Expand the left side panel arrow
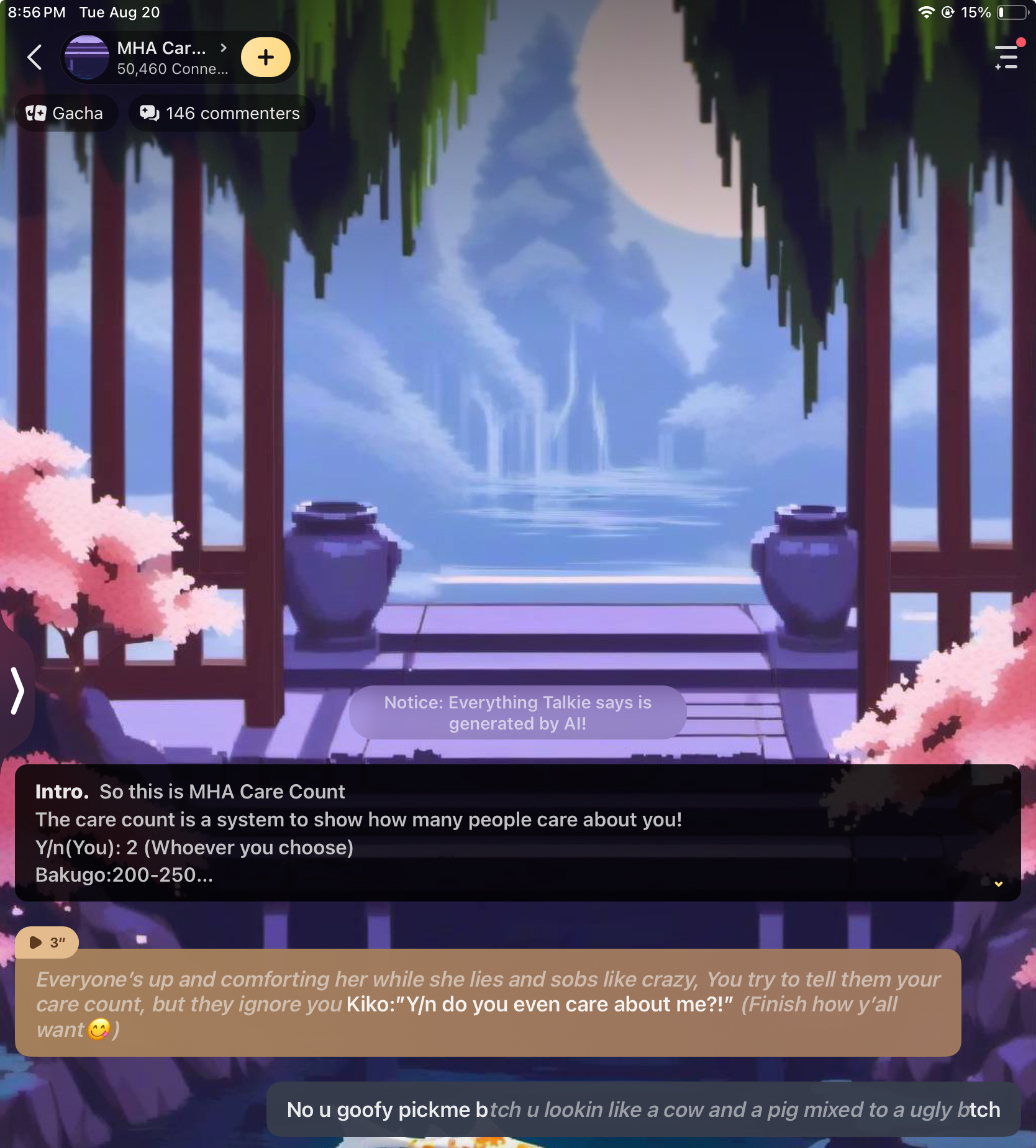The image size is (1036, 1148). 17,690
